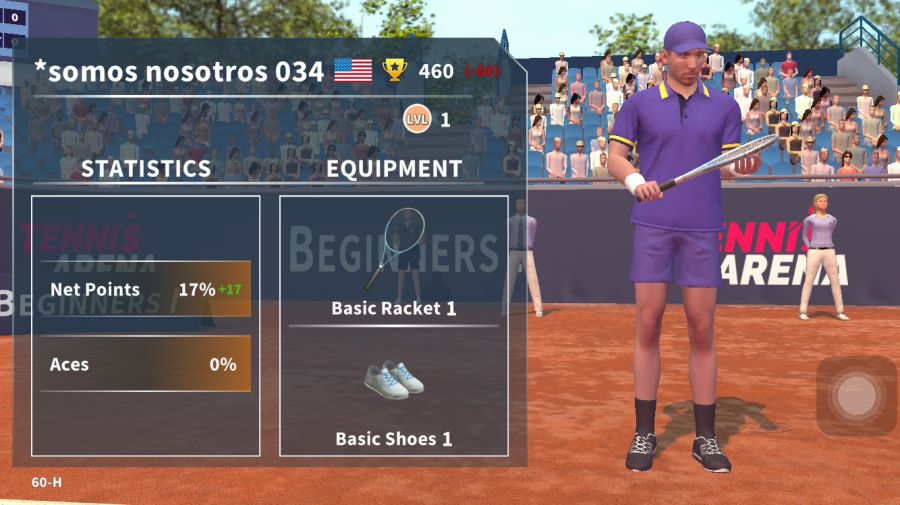Tap the United States flag icon
This screenshot has height=505, width=900.
click(x=352, y=70)
